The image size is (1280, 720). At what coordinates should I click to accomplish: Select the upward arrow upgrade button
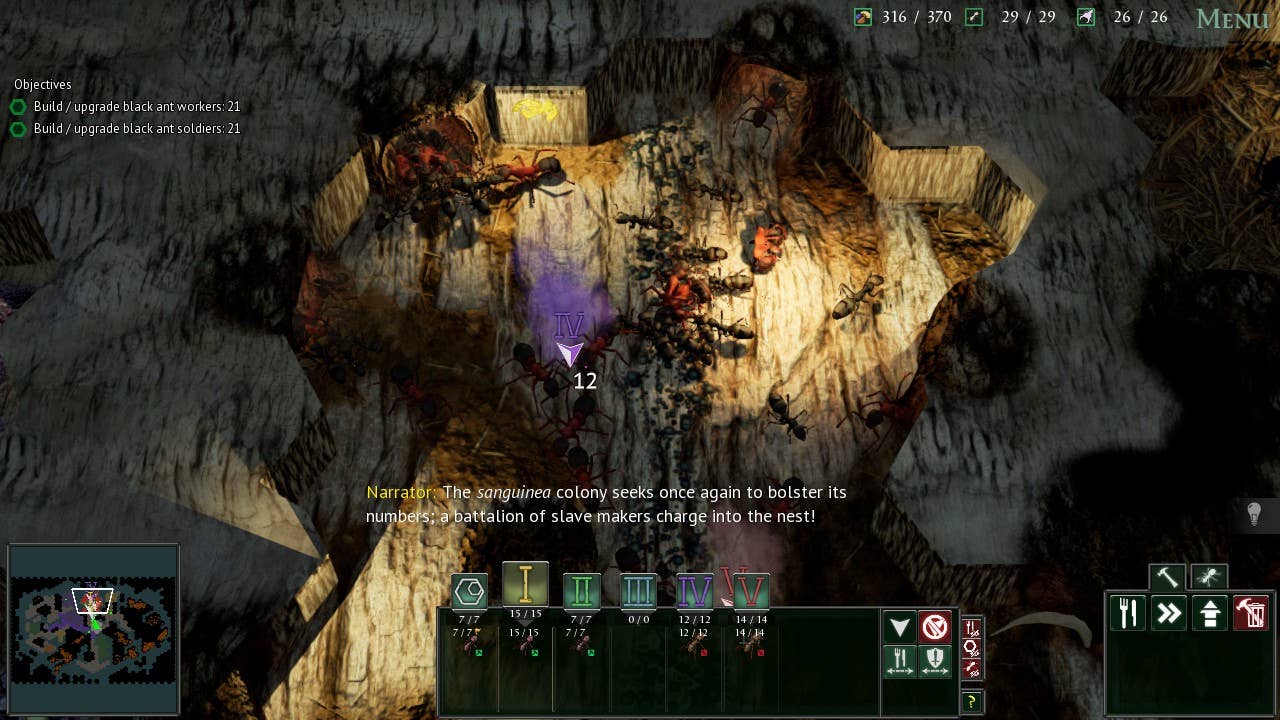(x=1210, y=612)
